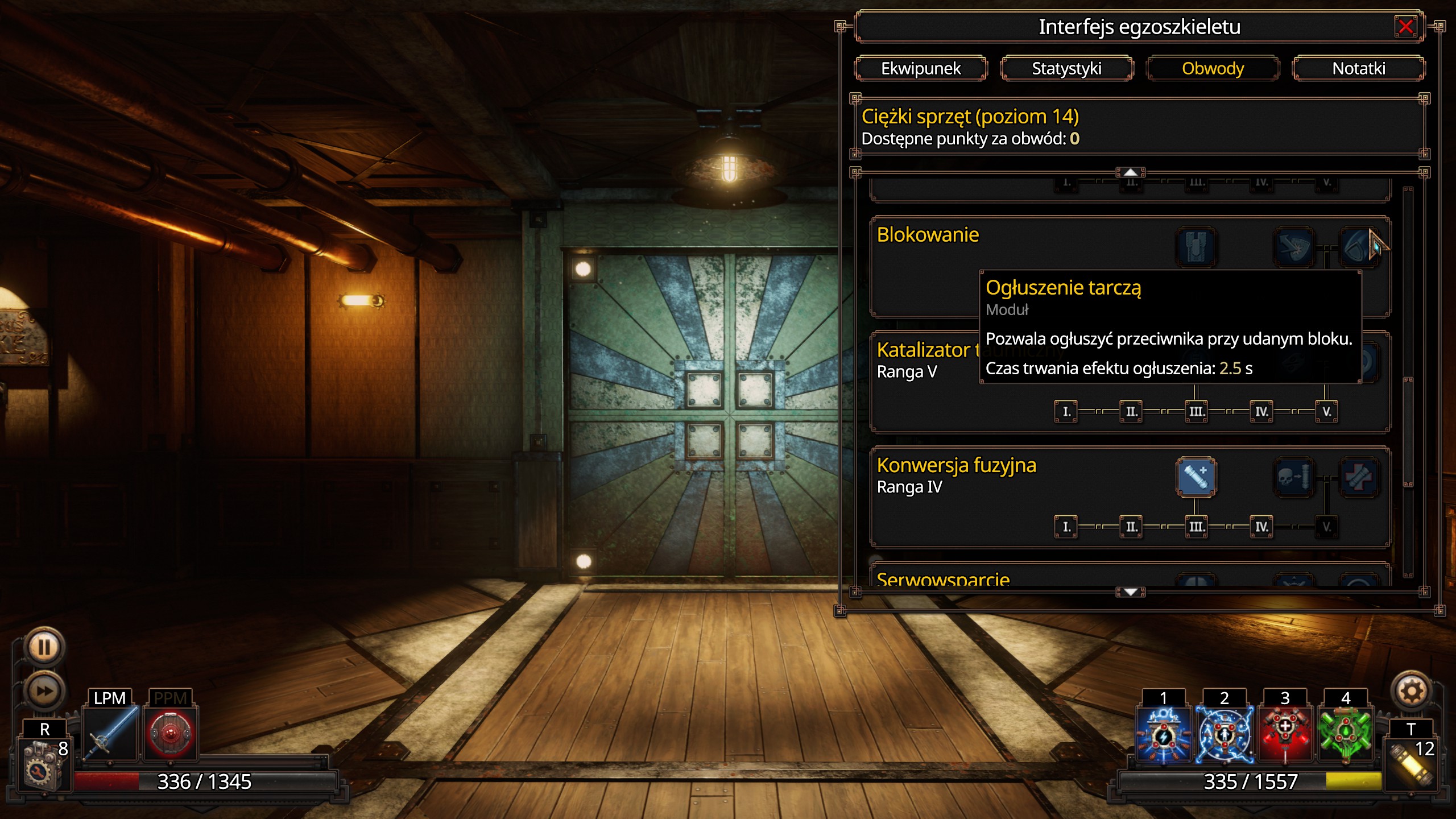Switch to the Ekwipunek tab

[920, 68]
